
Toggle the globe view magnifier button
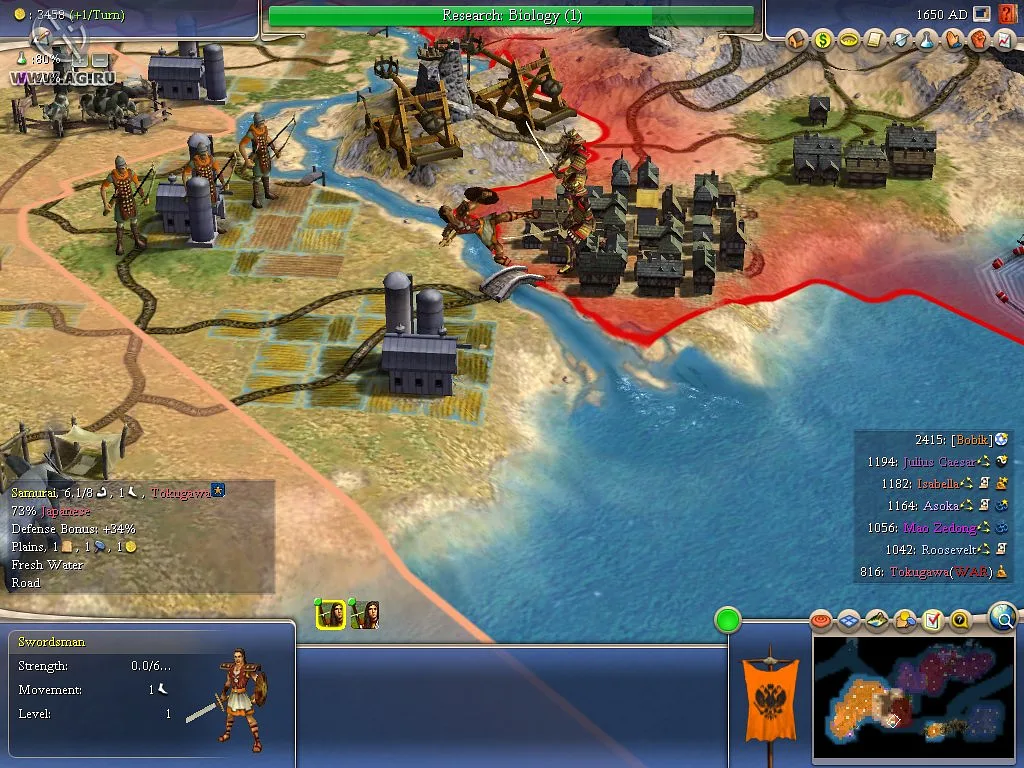coord(1003,619)
